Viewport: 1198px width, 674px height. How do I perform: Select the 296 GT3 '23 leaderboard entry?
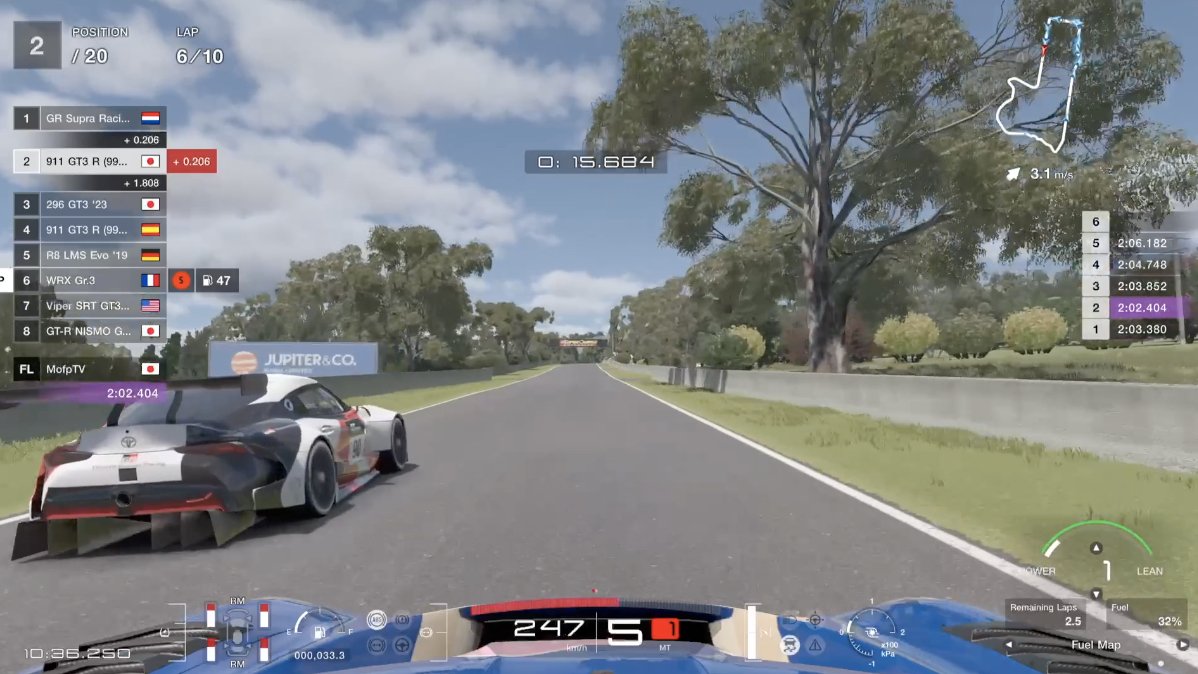pyautogui.click(x=89, y=204)
